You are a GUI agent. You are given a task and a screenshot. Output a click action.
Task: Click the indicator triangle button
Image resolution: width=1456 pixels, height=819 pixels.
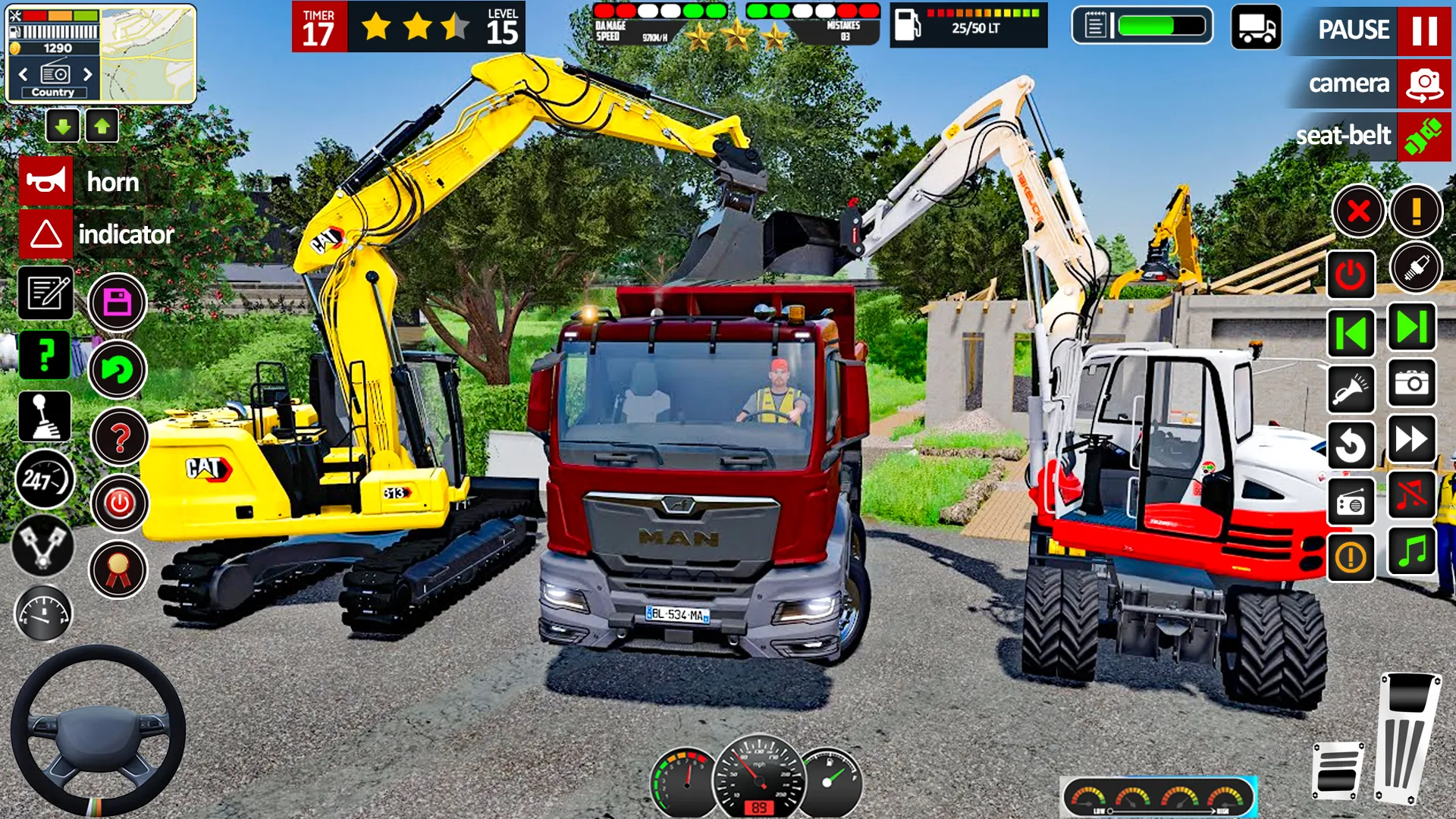[x=44, y=234]
